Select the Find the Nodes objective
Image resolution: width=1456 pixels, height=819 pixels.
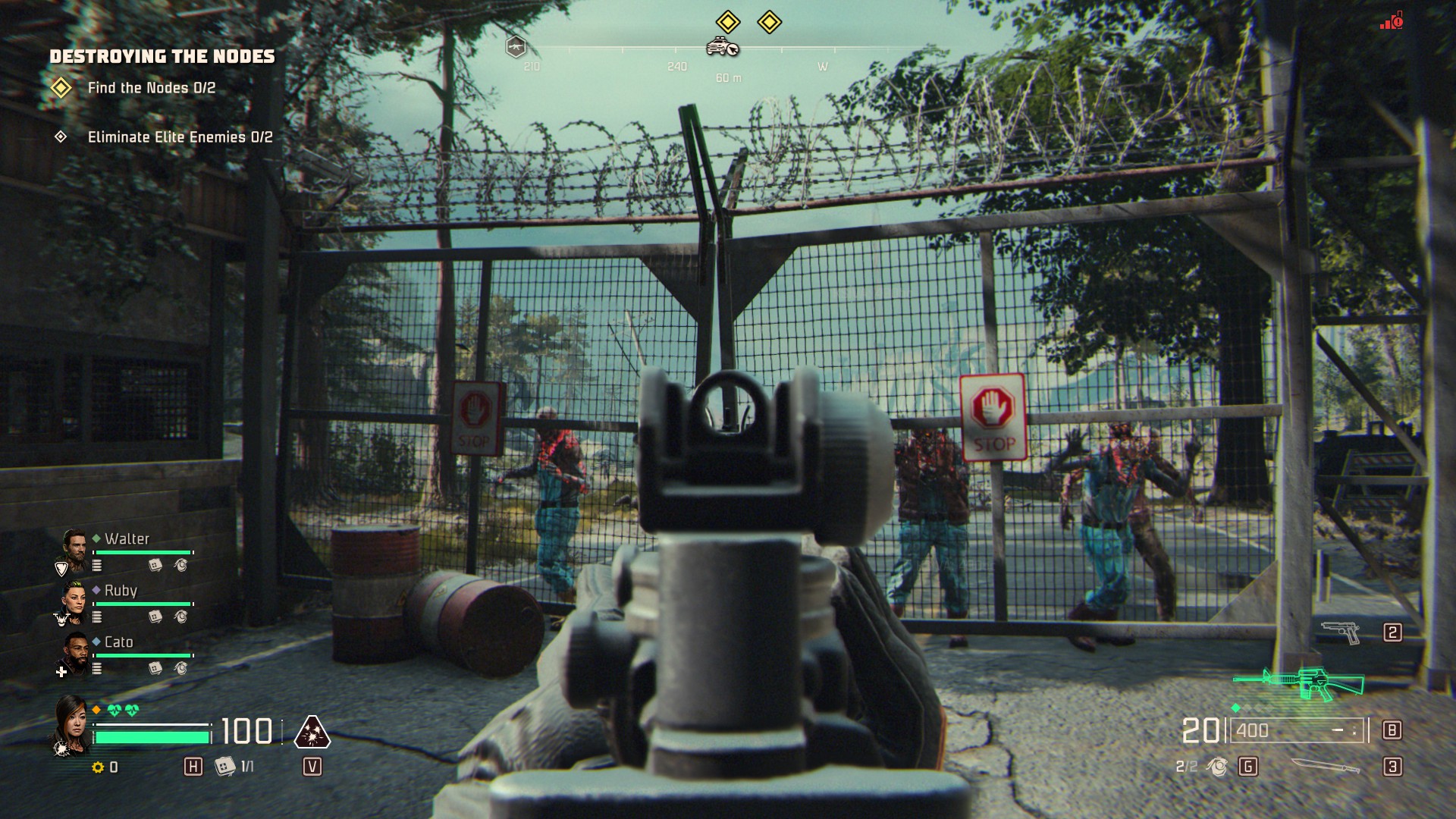click(151, 88)
